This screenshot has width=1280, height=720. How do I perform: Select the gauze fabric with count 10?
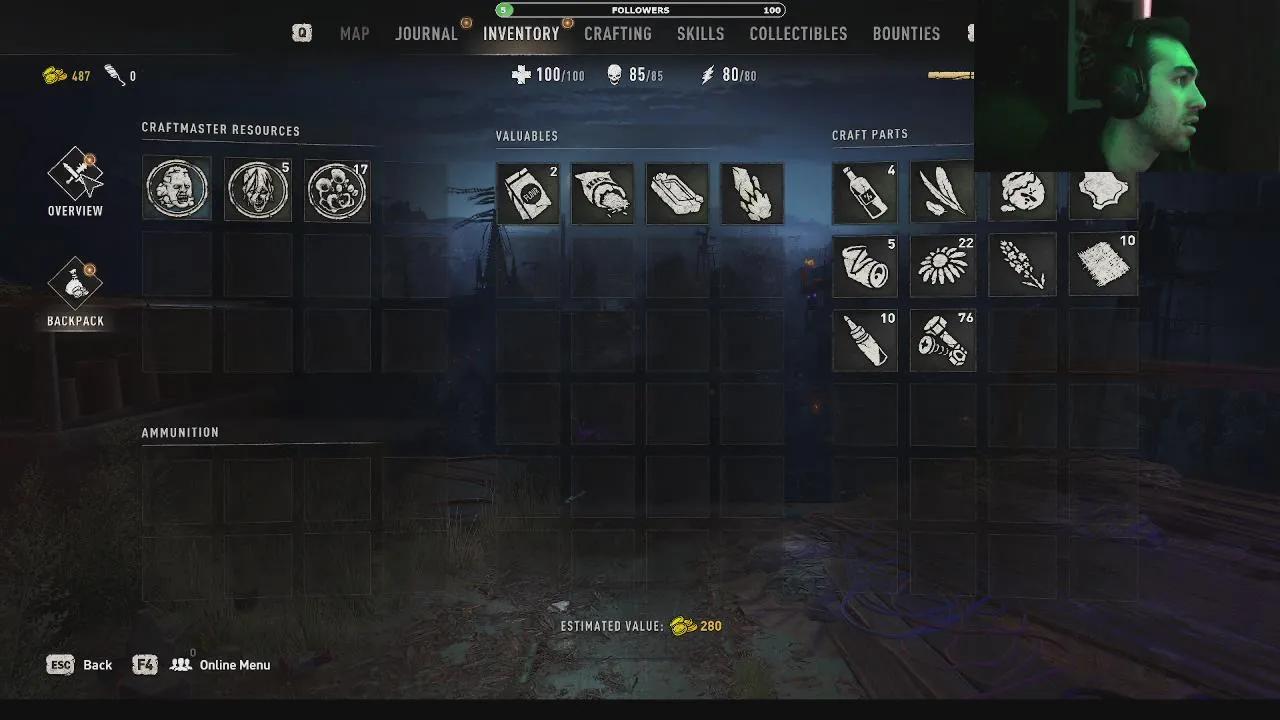1102,265
